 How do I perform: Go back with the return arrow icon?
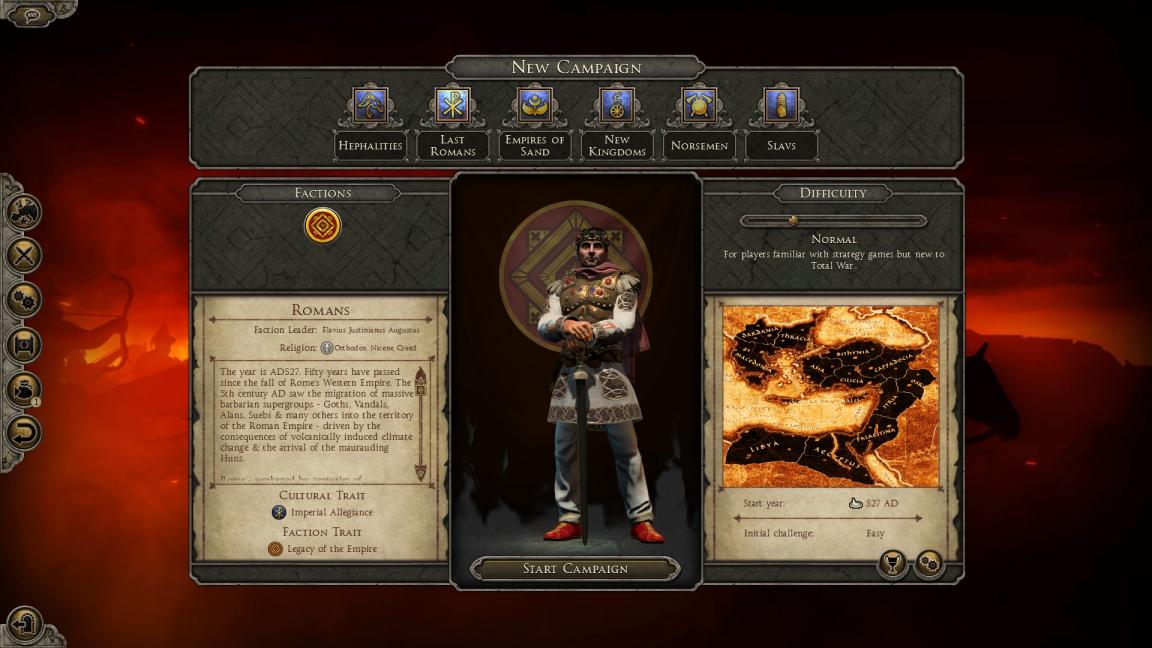point(23,432)
